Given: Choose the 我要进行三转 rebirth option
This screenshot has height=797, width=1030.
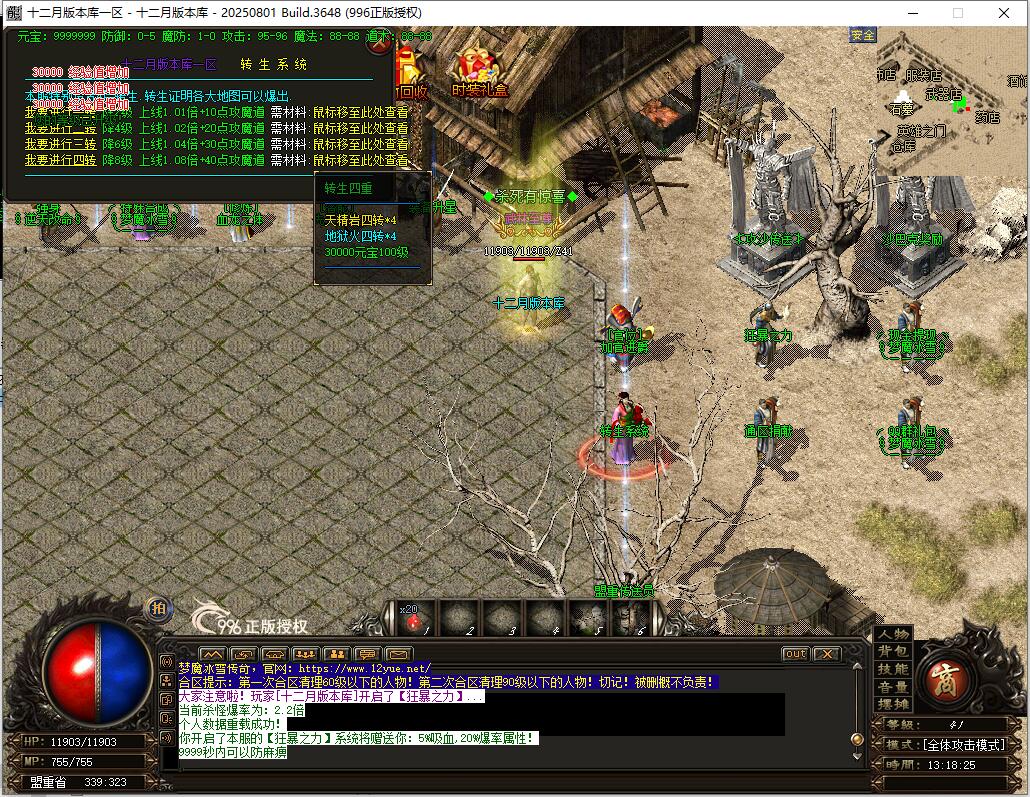Looking at the screenshot, I should (61, 144).
